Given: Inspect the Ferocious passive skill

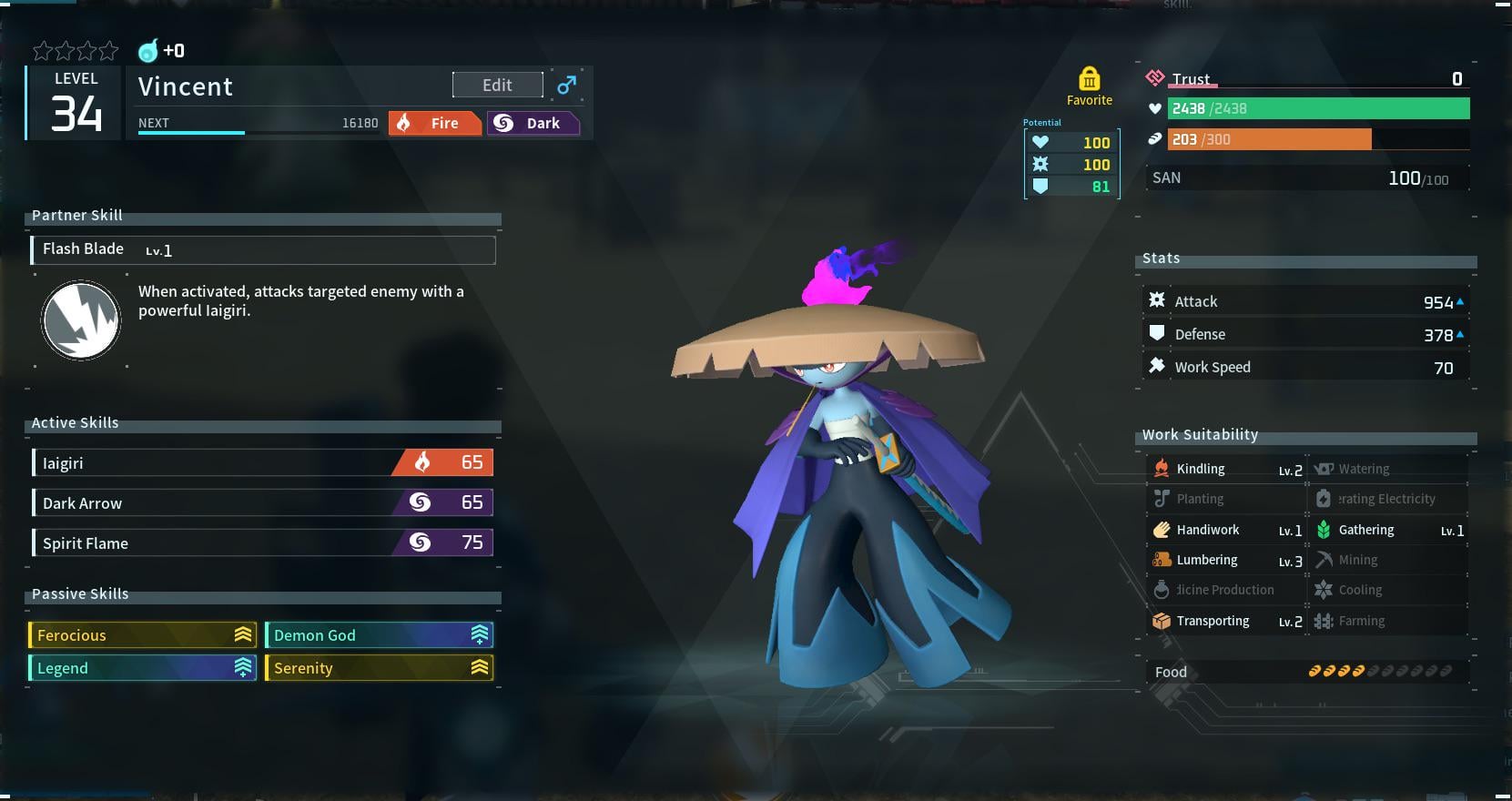Looking at the screenshot, I should [x=144, y=634].
